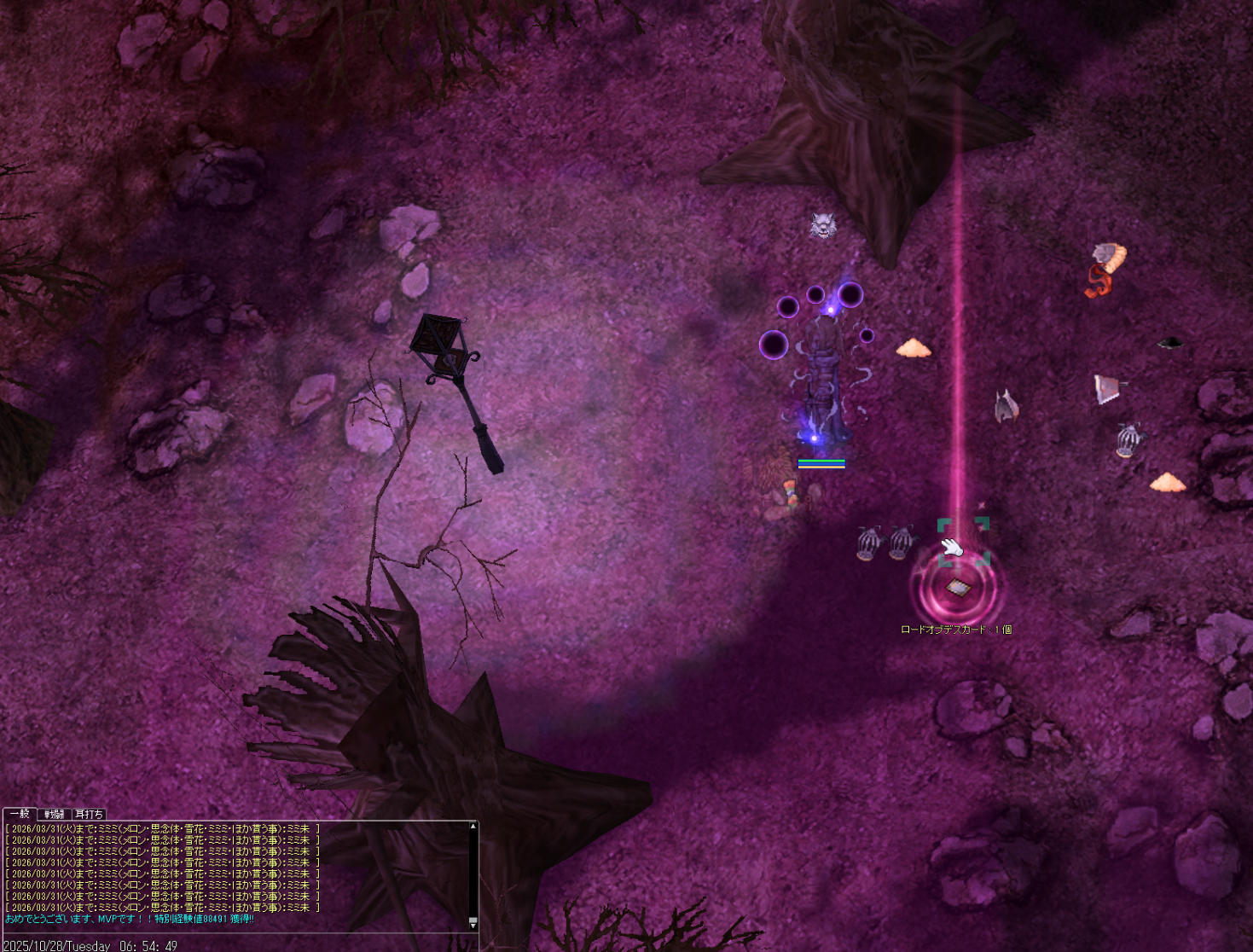Viewport: 1253px width, 952px height.
Task: Open the 戦闘 chat tab
Action: pos(55,814)
